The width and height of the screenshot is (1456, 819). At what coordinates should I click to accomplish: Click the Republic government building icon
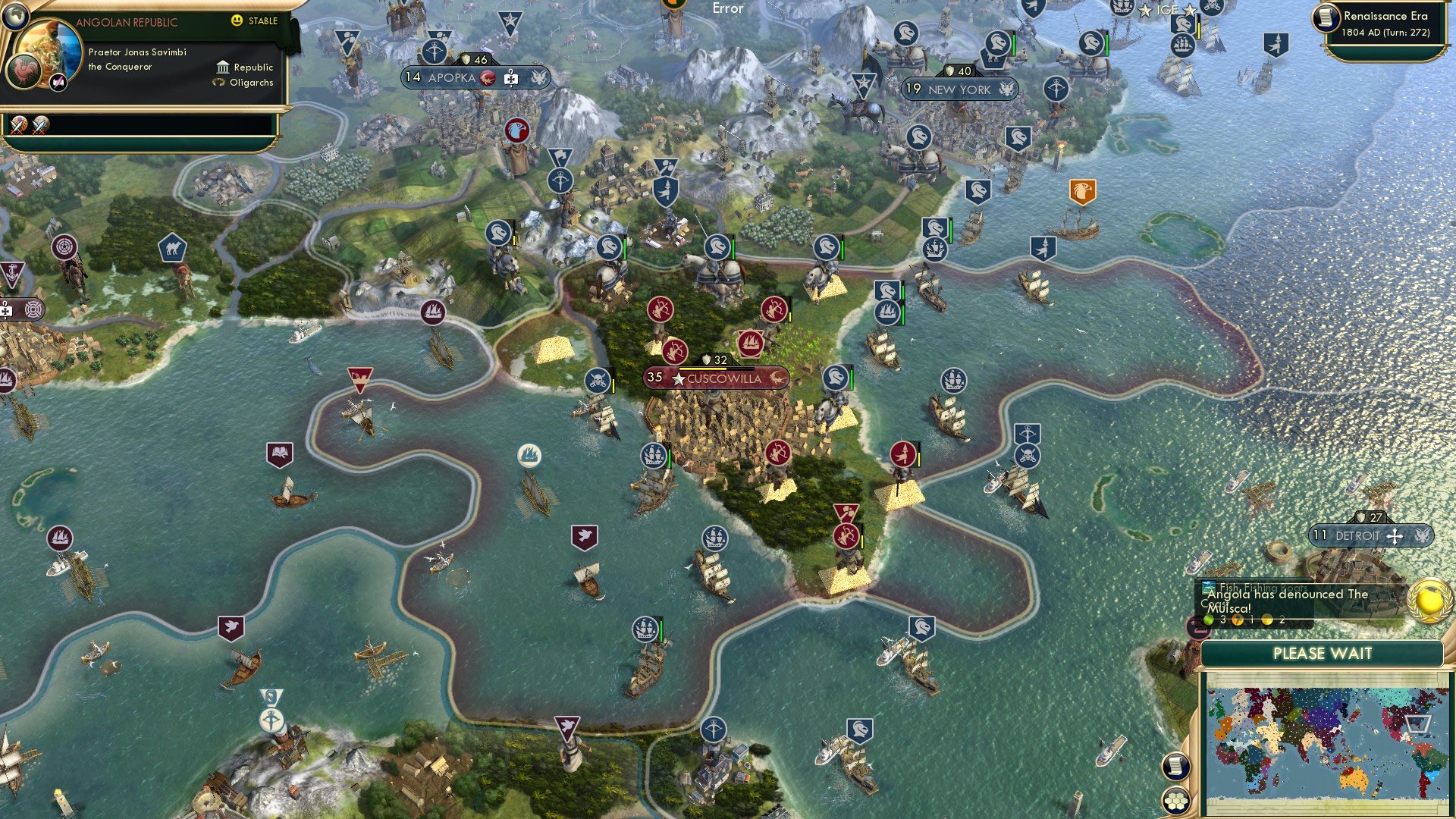click(x=223, y=68)
